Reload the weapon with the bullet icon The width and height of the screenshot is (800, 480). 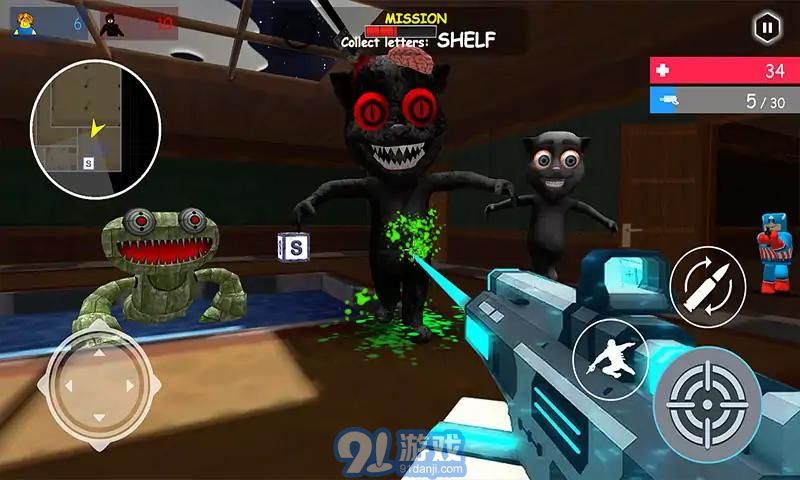click(707, 283)
